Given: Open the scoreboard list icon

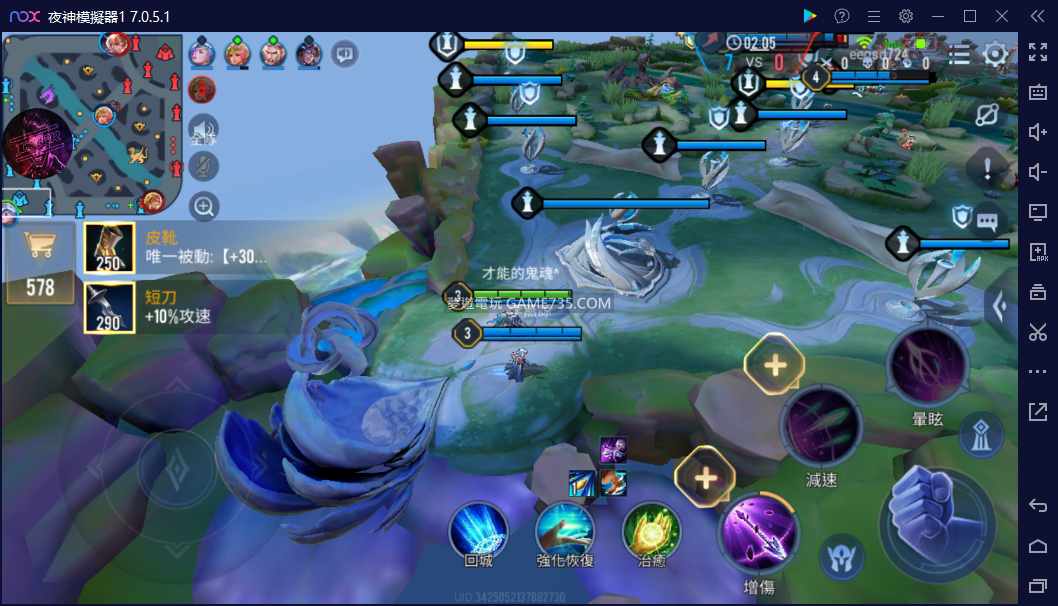Looking at the screenshot, I should [x=959, y=54].
